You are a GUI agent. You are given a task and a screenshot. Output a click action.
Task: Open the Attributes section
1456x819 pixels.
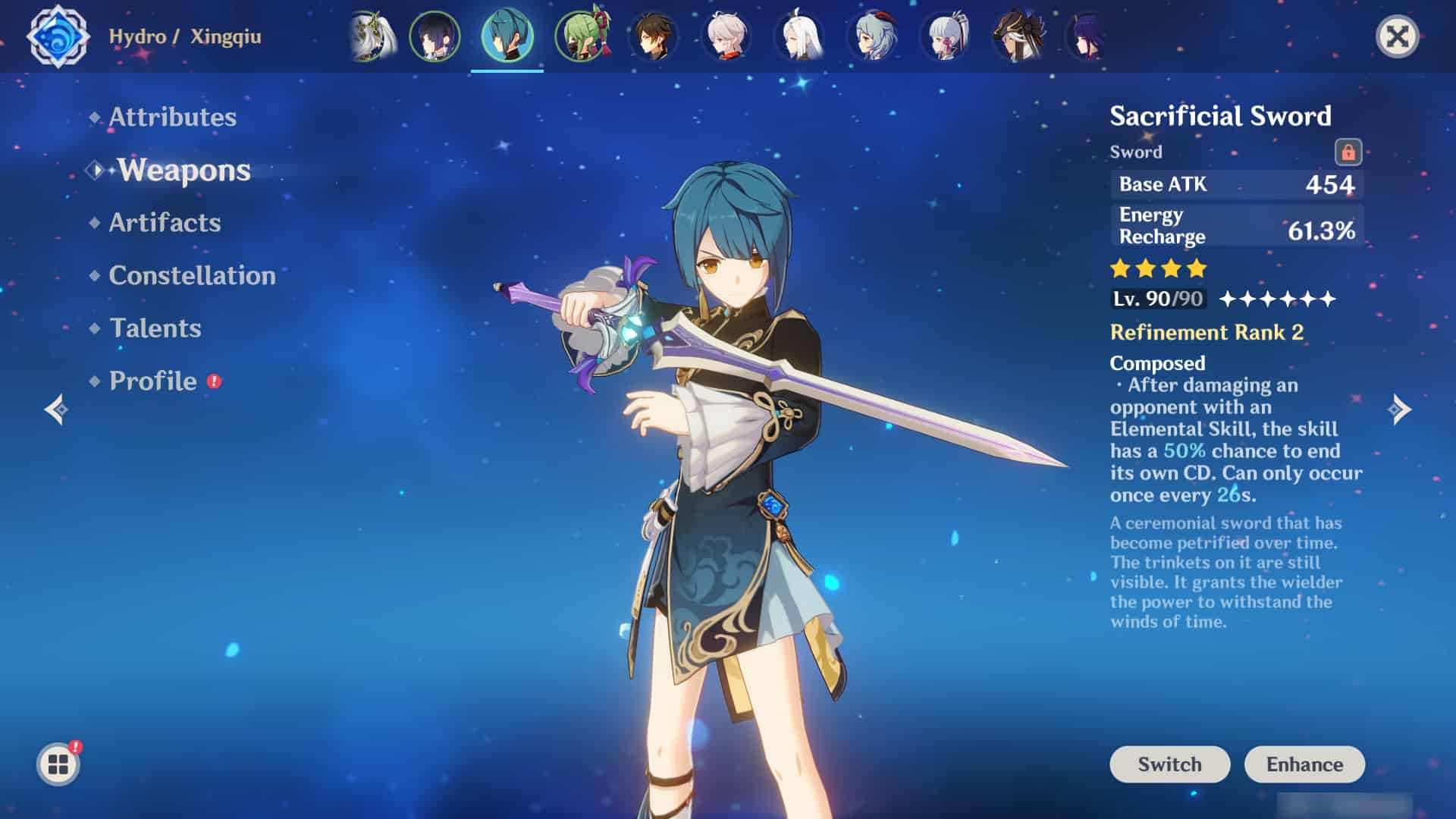pos(172,117)
